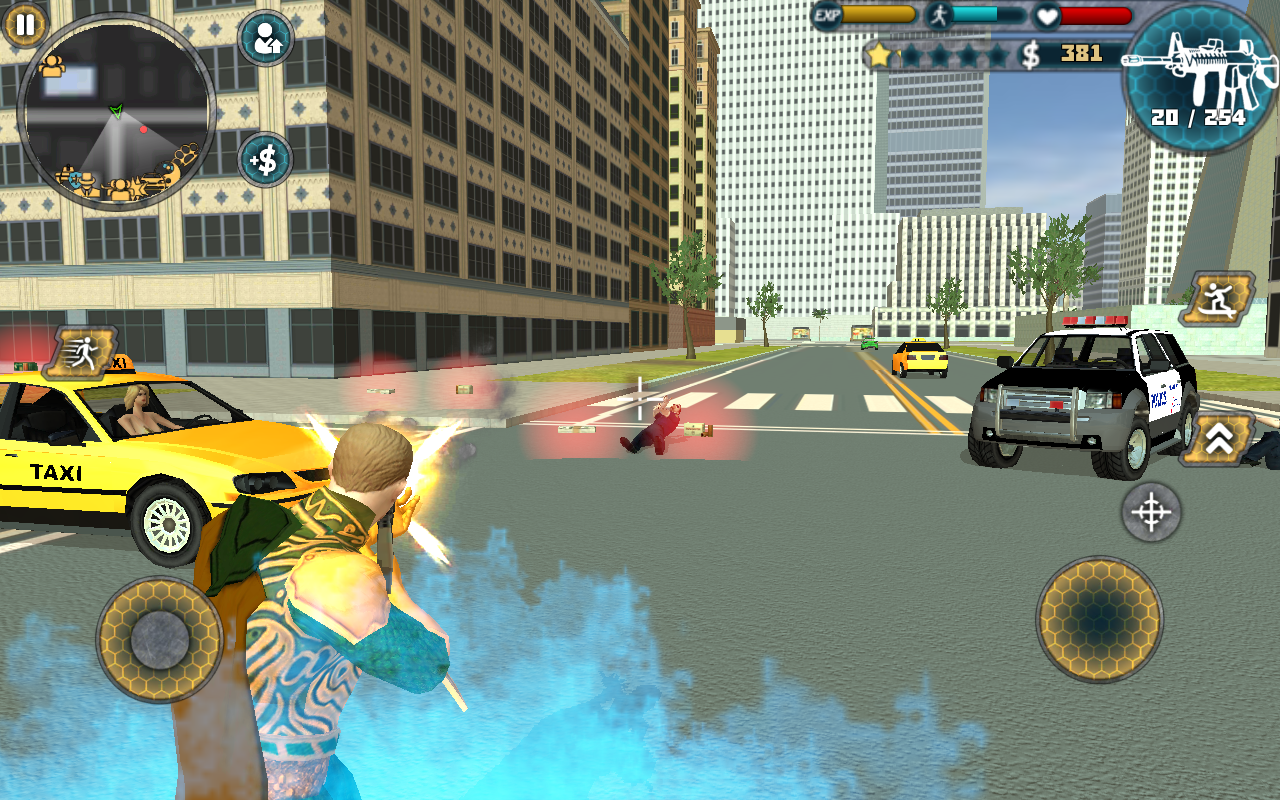Tap the gold star on the rating bar
1280x800 pixels.
(879, 55)
